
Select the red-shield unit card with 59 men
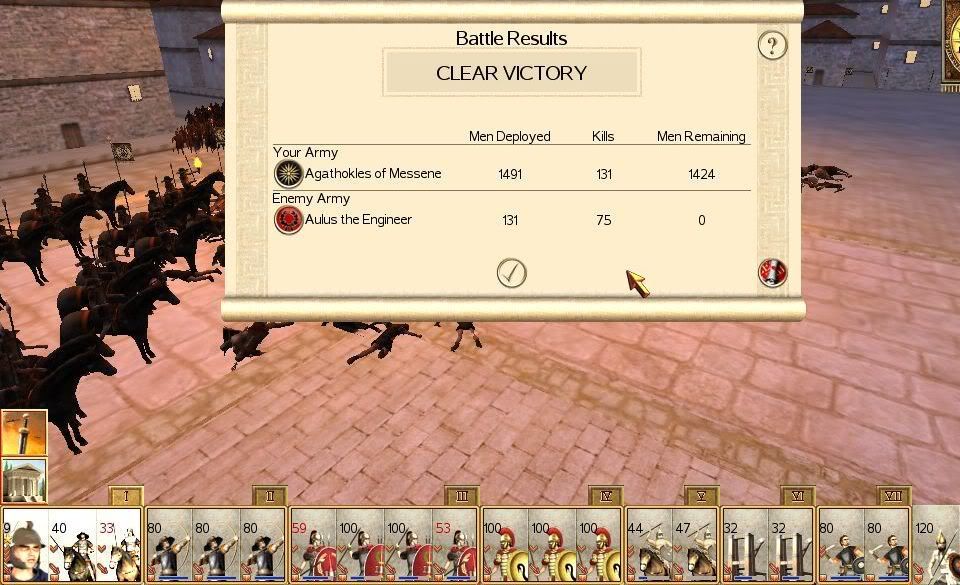click(312, 547)
